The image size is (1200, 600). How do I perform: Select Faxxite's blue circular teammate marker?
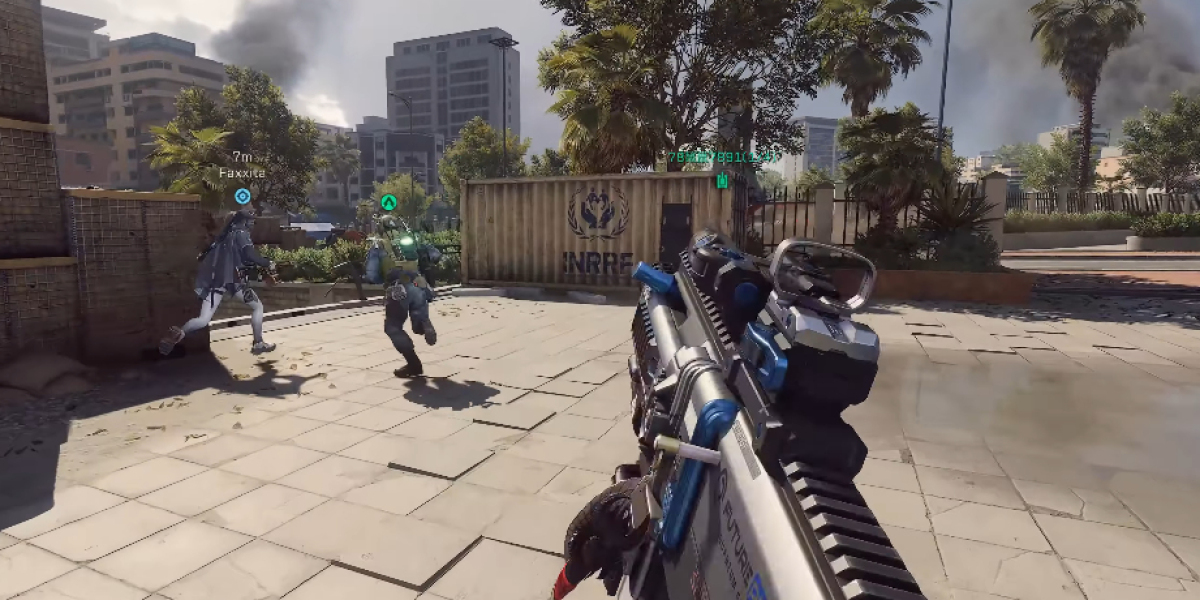click(242, 196)
